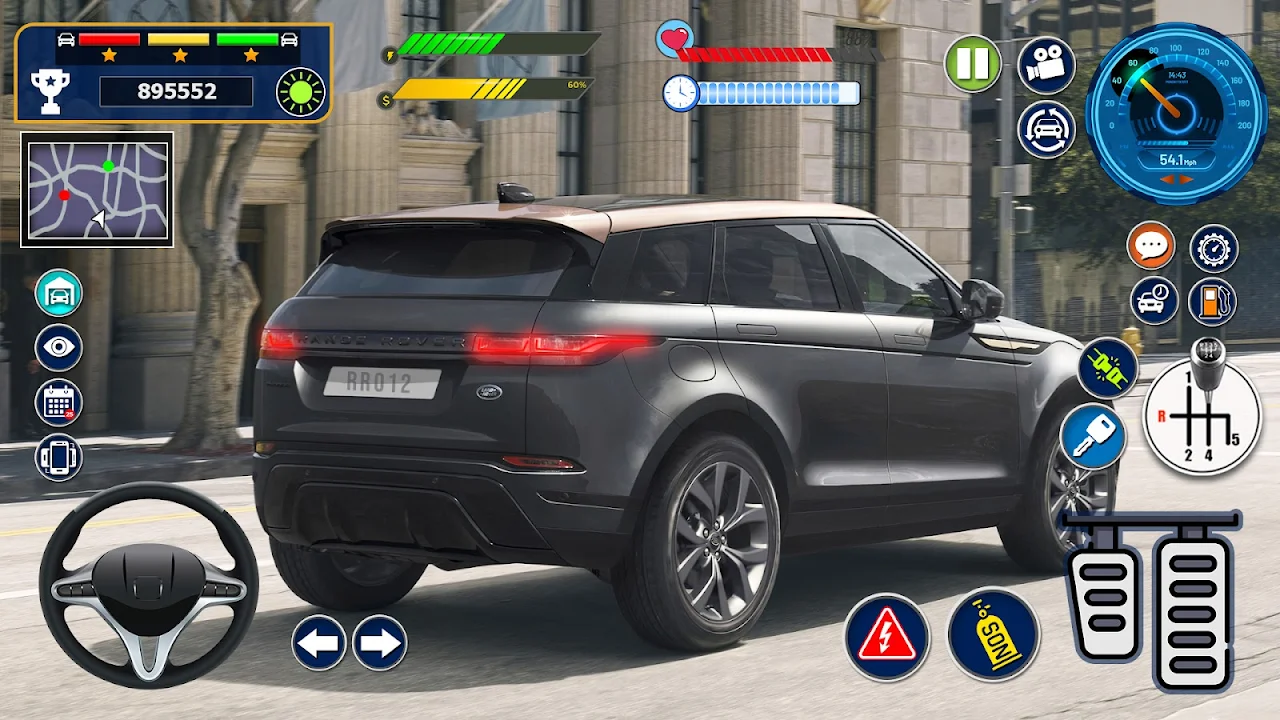1280x720 pixels.
Task: Trigger the red lightning warning triangle button
Action: click(x=887, y=637)
